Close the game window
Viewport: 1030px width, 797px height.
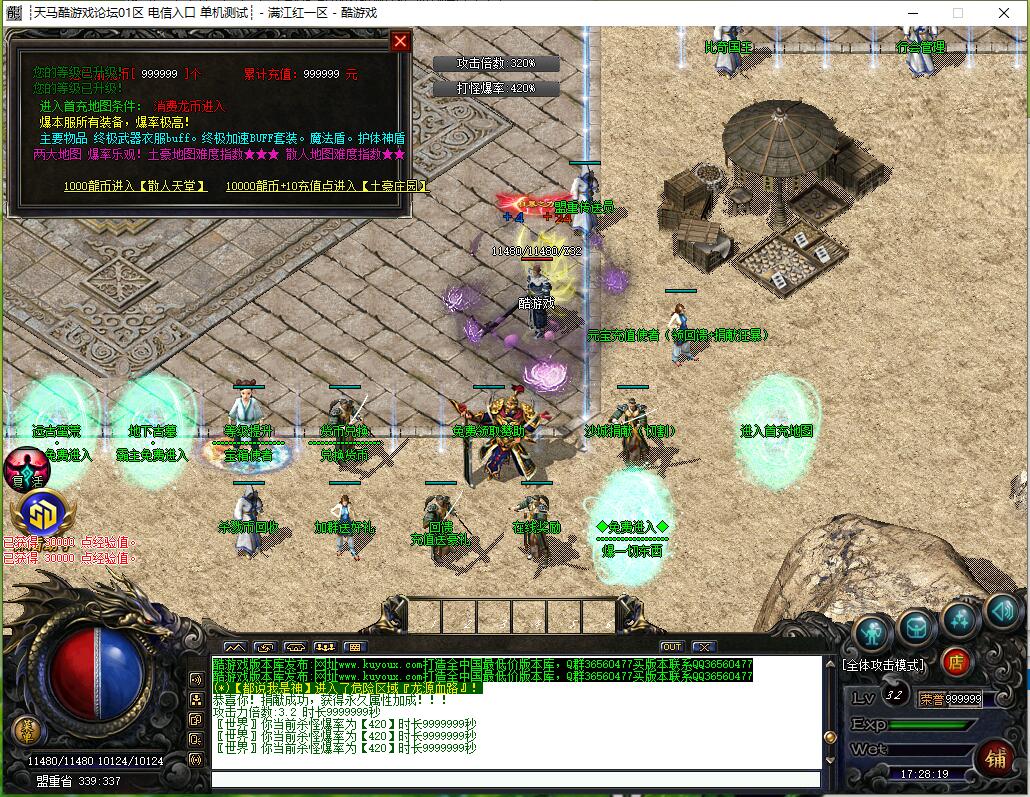click(x=1003, y=13)
